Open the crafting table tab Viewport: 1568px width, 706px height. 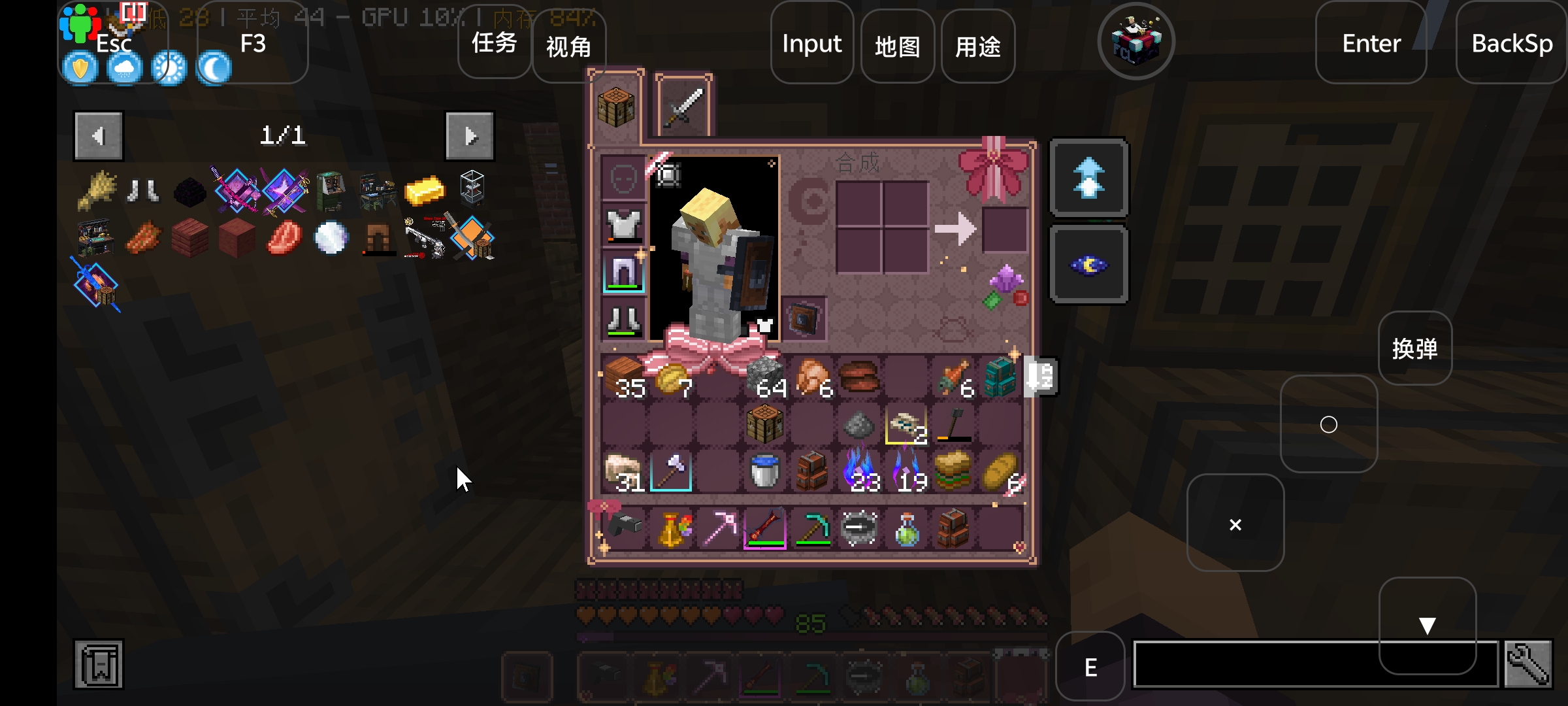(615, 107)
